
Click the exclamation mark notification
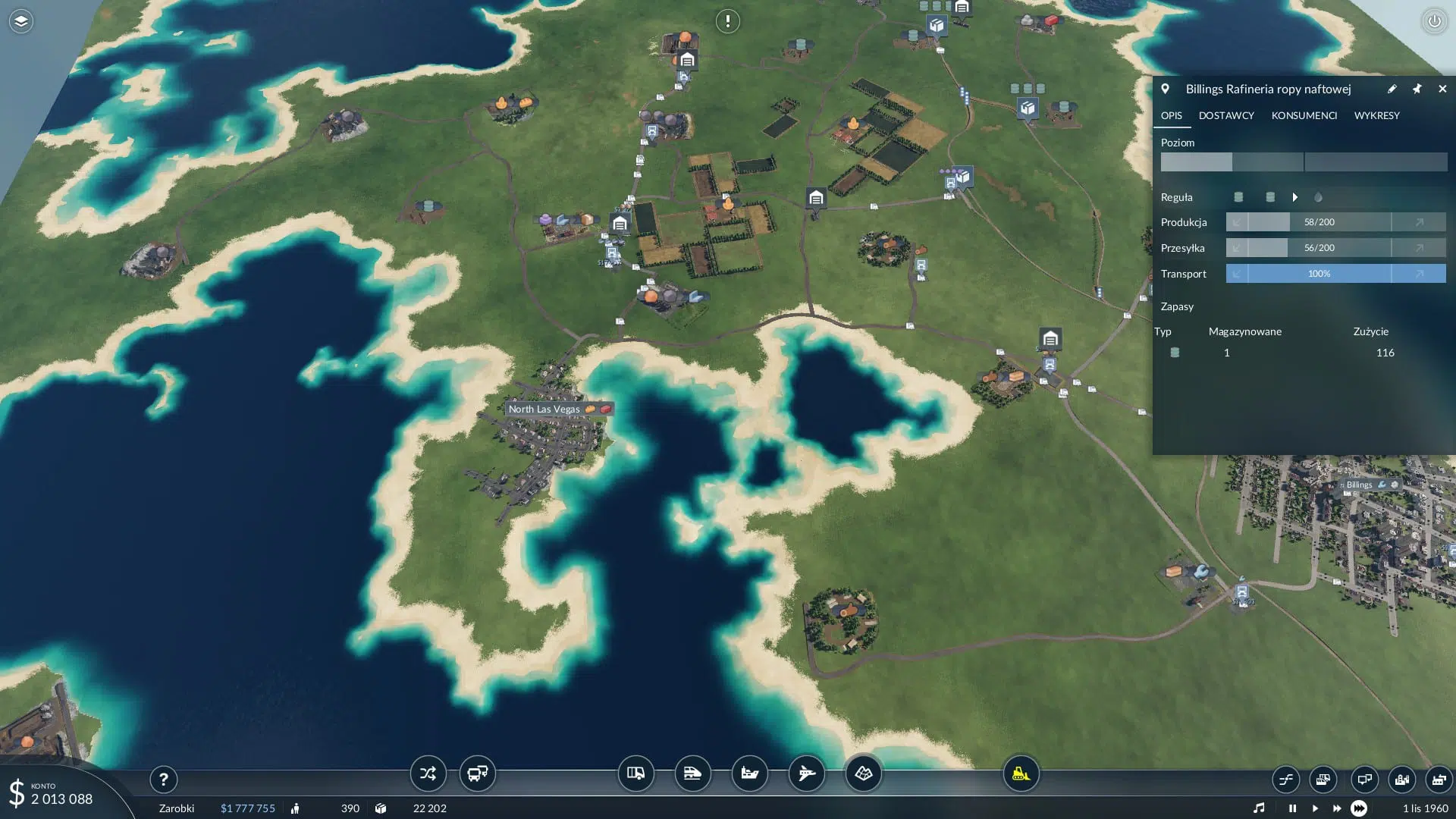coord(728,21)
